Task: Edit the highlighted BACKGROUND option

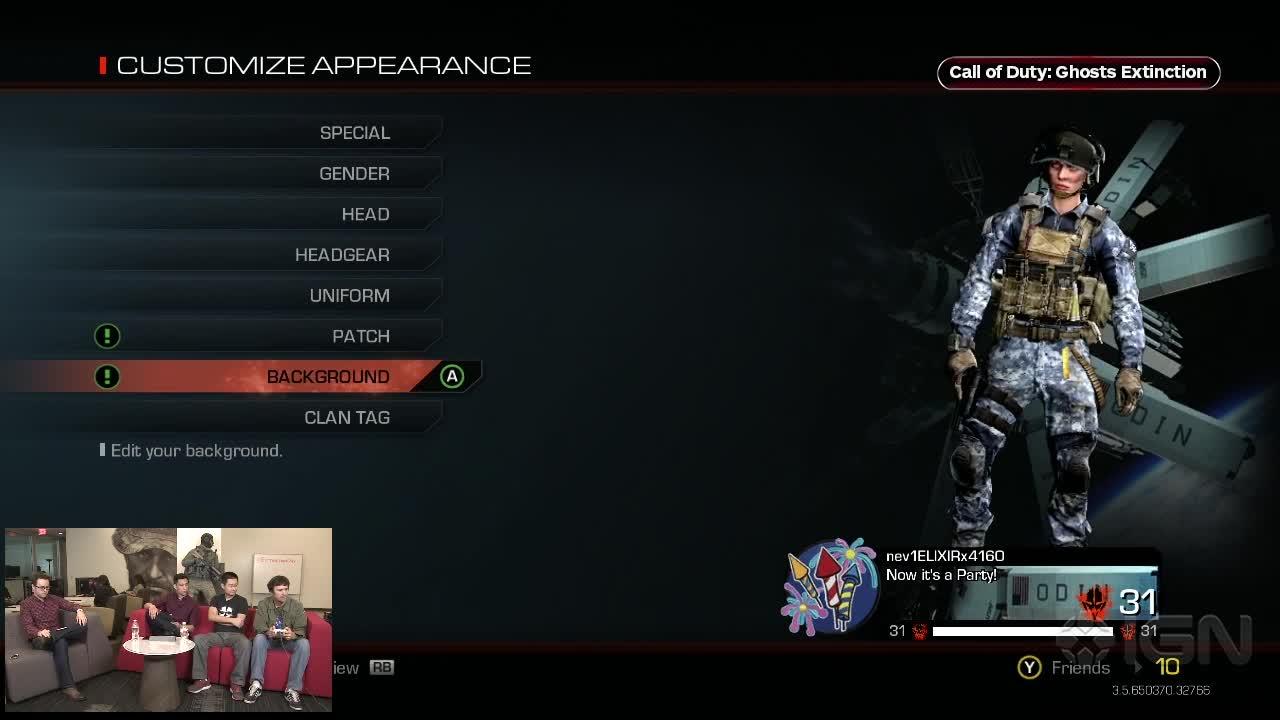Action: (328, 377)
